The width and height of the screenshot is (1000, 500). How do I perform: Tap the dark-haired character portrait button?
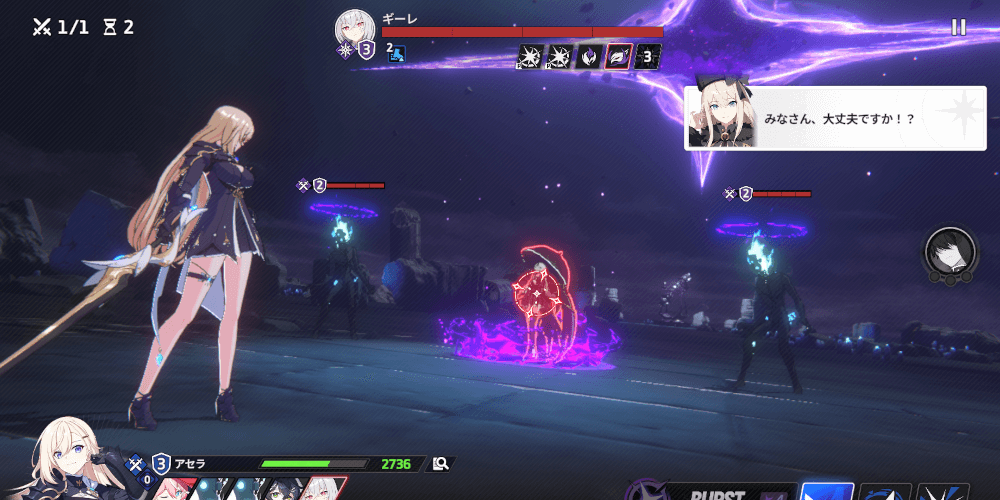click(x=950, y=254)
